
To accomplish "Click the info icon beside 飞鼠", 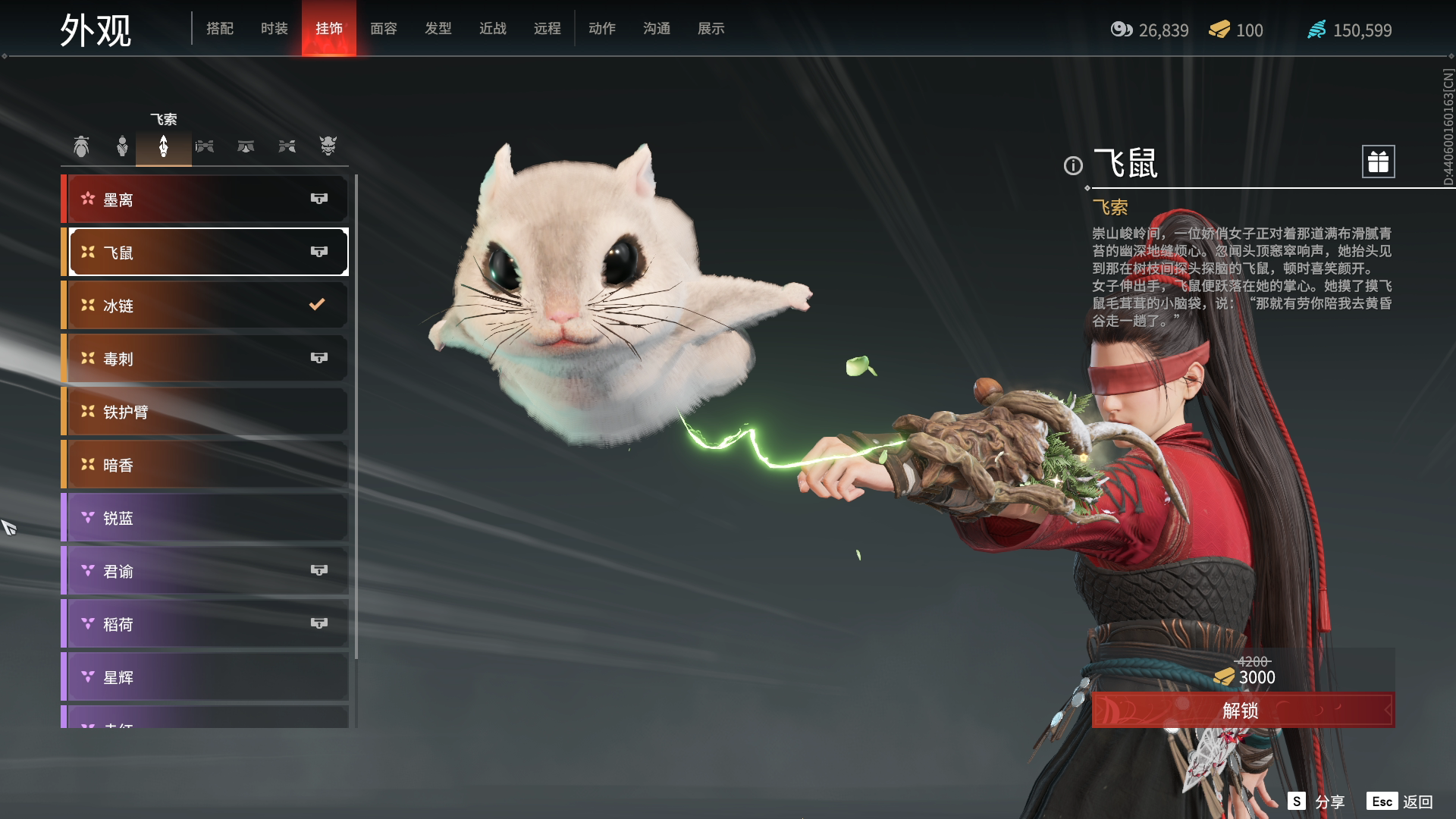I will click(1073, 165).
